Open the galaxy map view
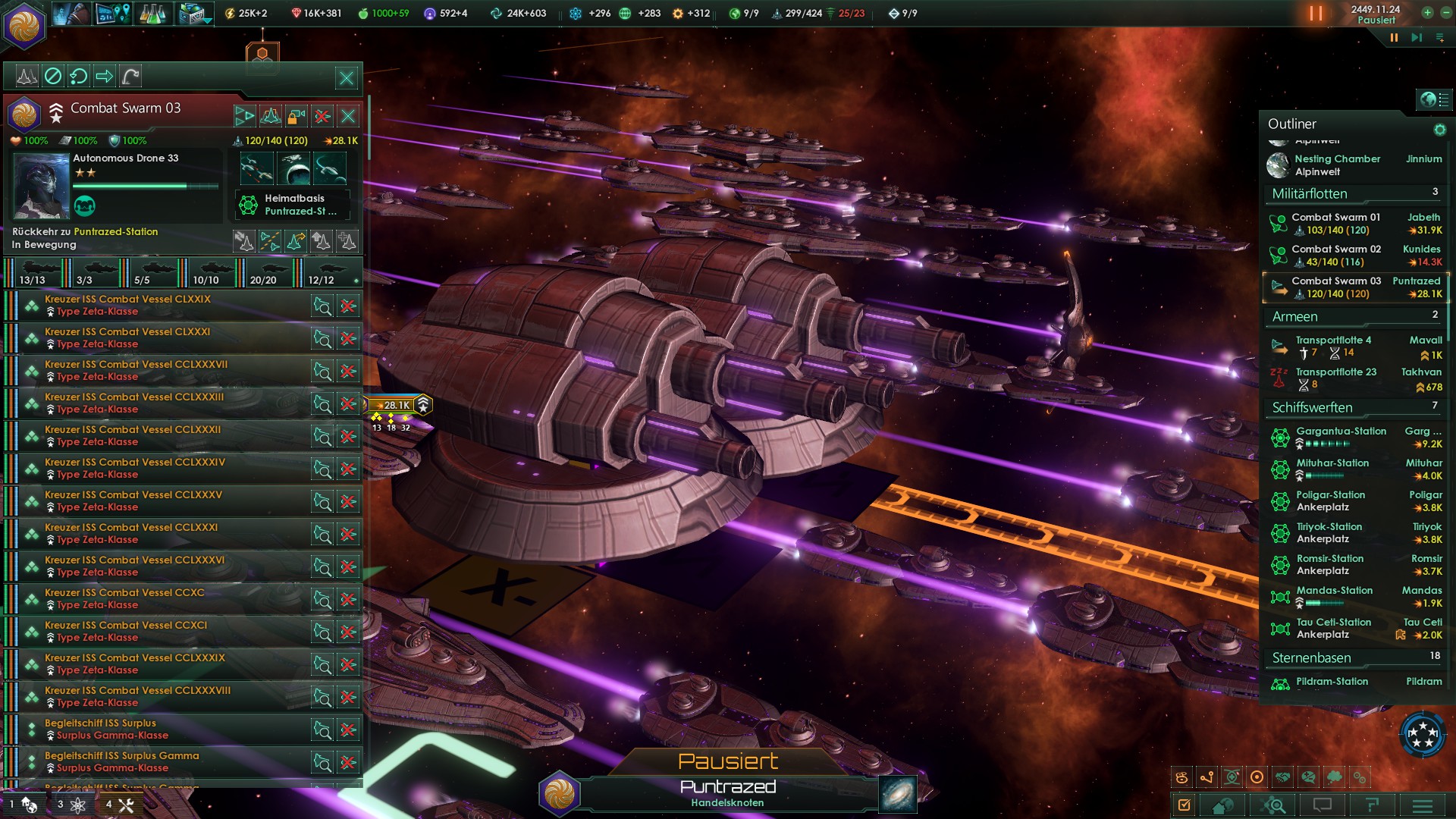 click(898, 794)
